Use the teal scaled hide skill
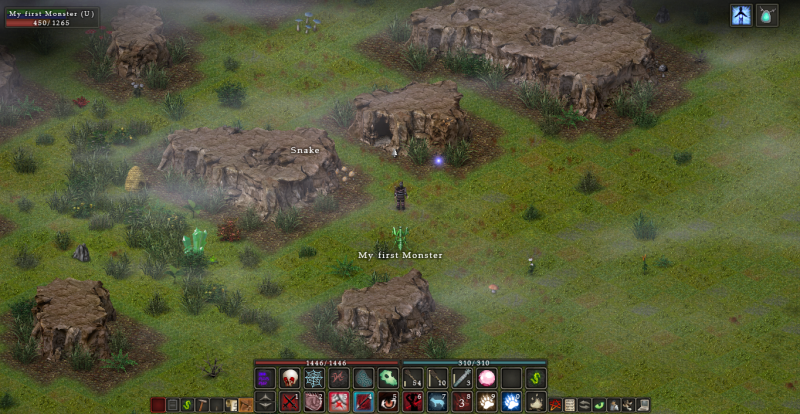This screenshot has width=800, height=414. 364,379
